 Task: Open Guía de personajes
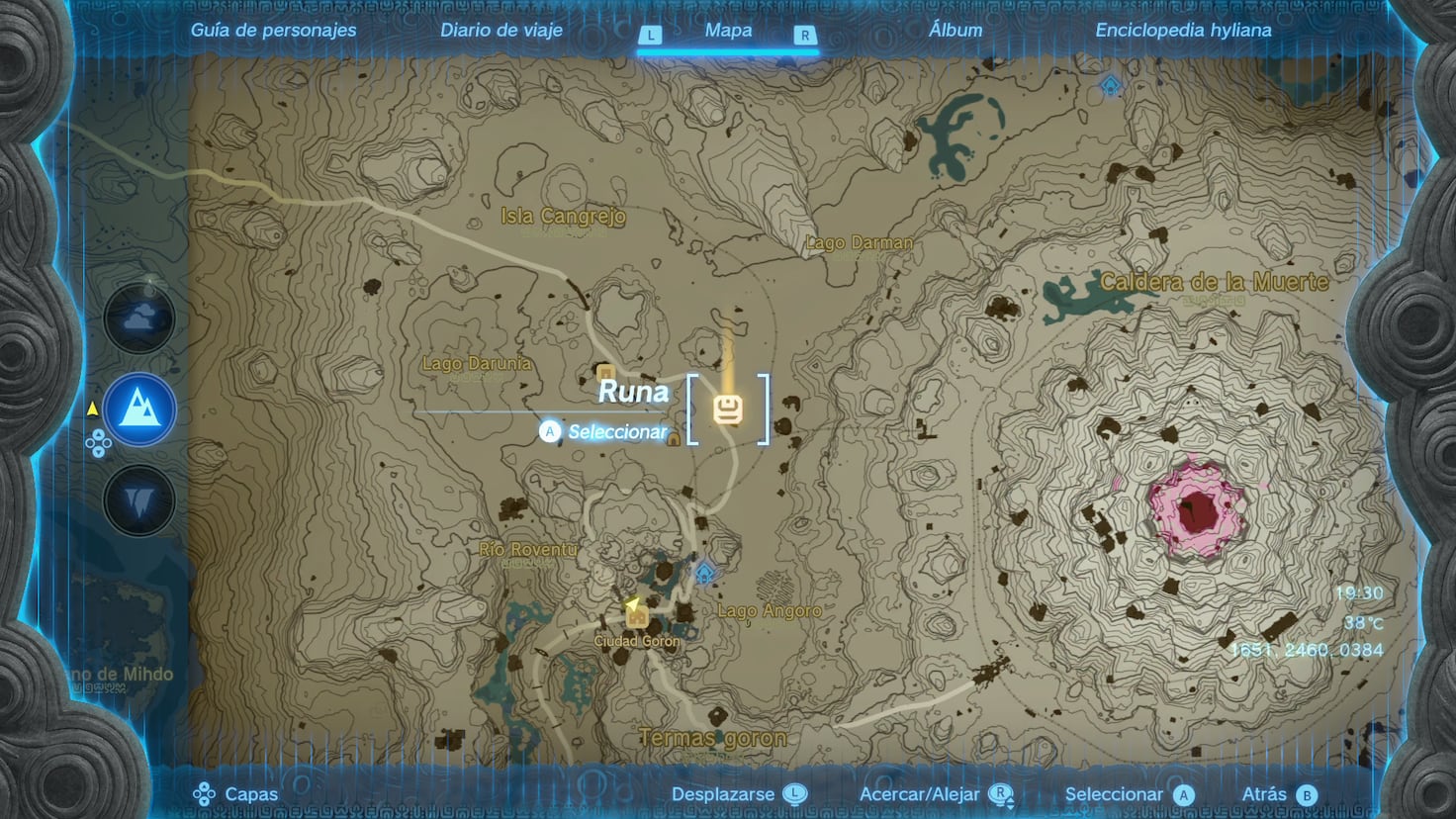point(274,30)
